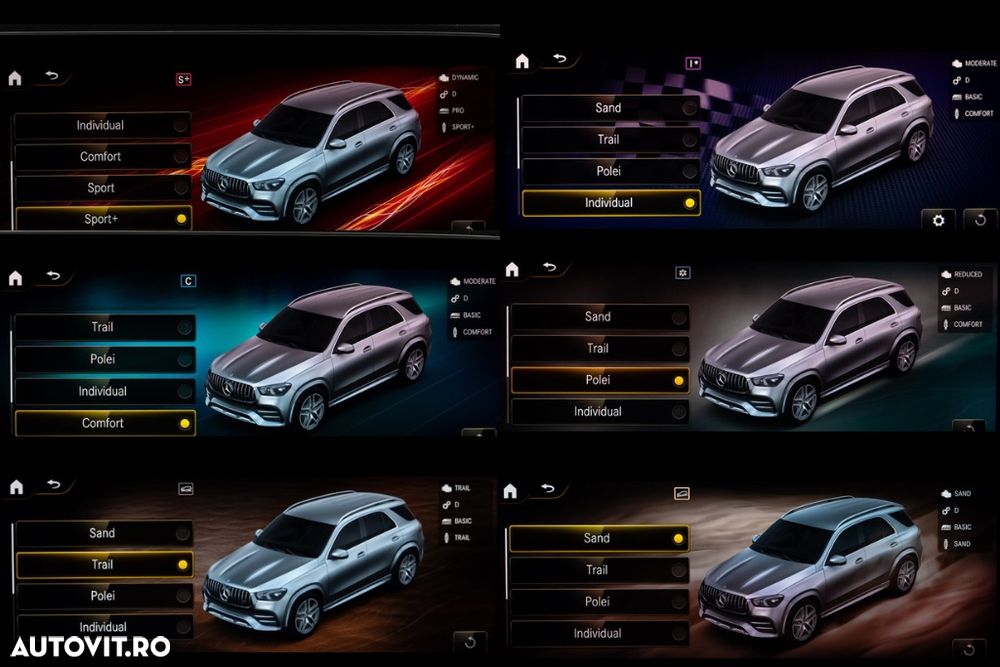Viewport: 1000px width, 667px height.
Task: Choose the highlighted Trail mode entry
Action: click(x=104, y=565)
